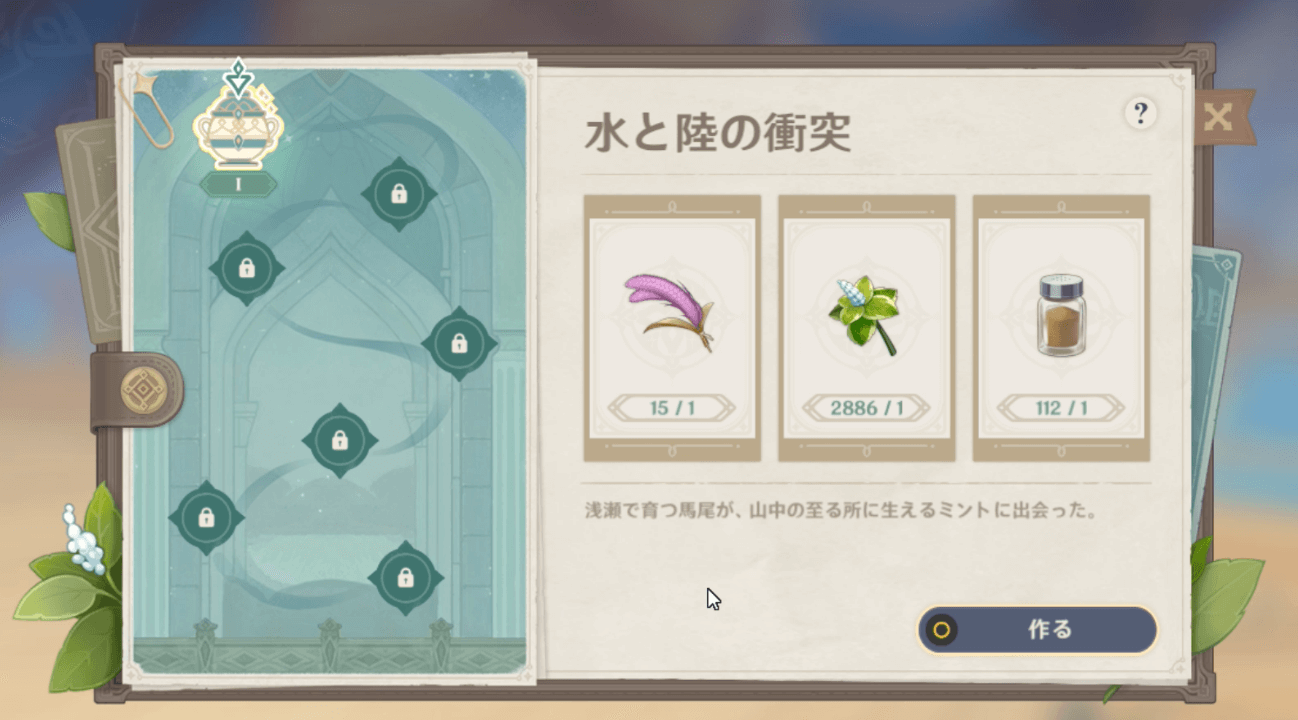Viewport: 1298px width, 720px height.
Task: Select the green mint ingredient icon
Action: coord(866,310)
